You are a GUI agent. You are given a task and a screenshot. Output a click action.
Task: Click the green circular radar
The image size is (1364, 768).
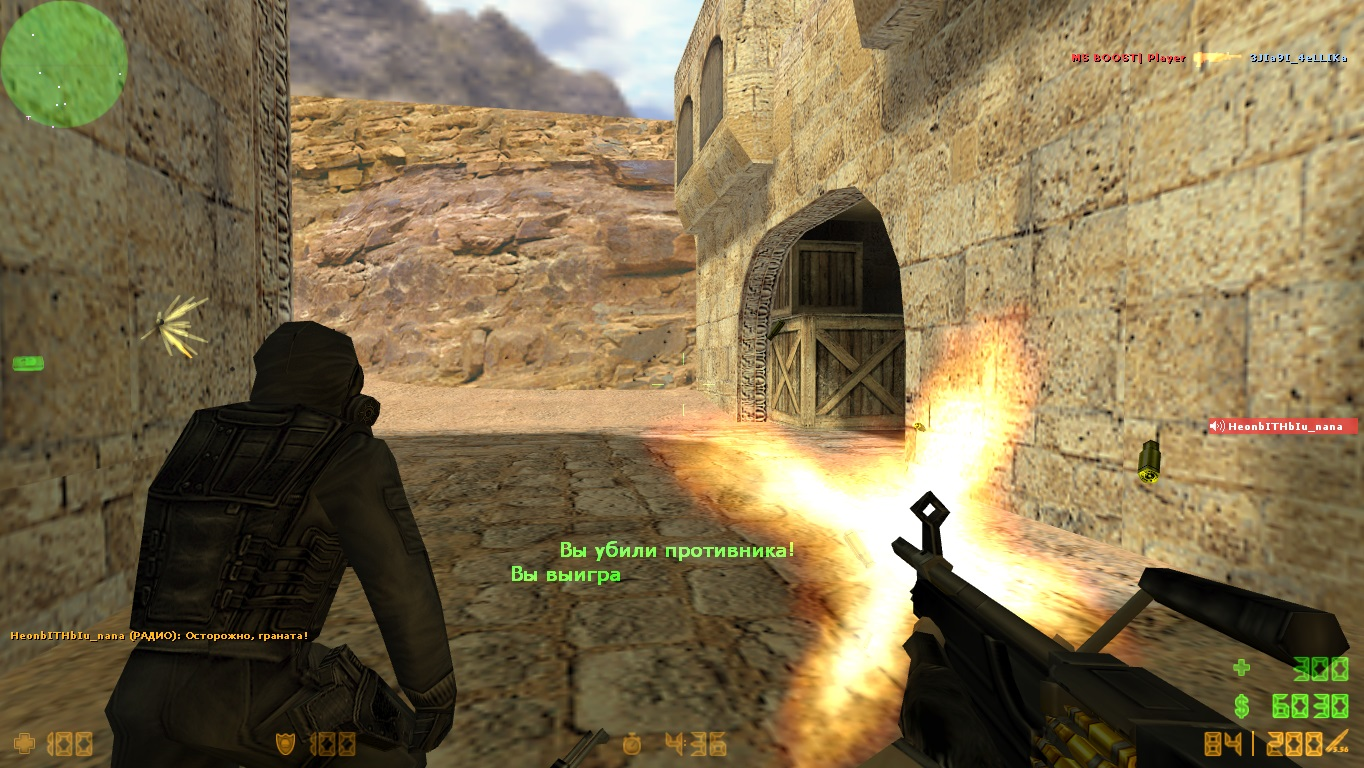[x=64, y=64]
